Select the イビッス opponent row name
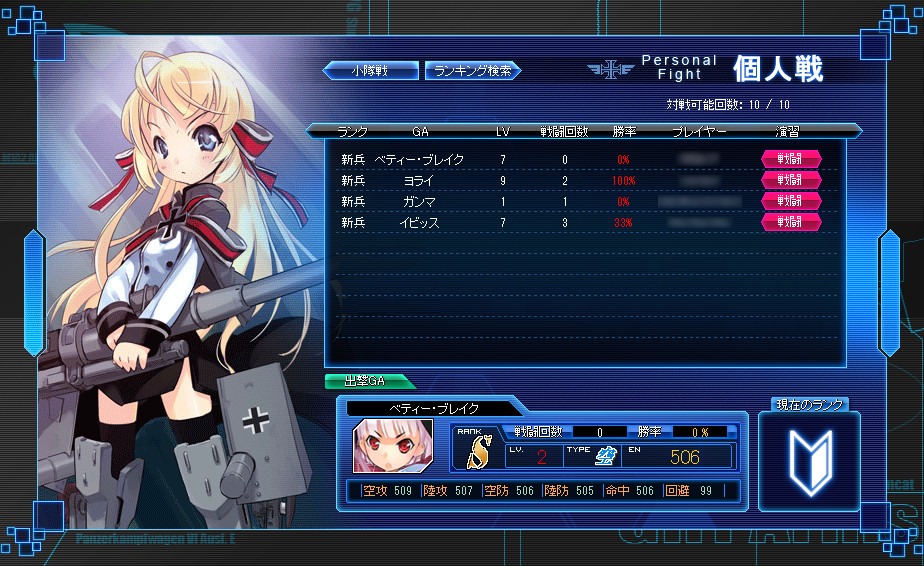The image size is (924, 566). pos(421,223)
